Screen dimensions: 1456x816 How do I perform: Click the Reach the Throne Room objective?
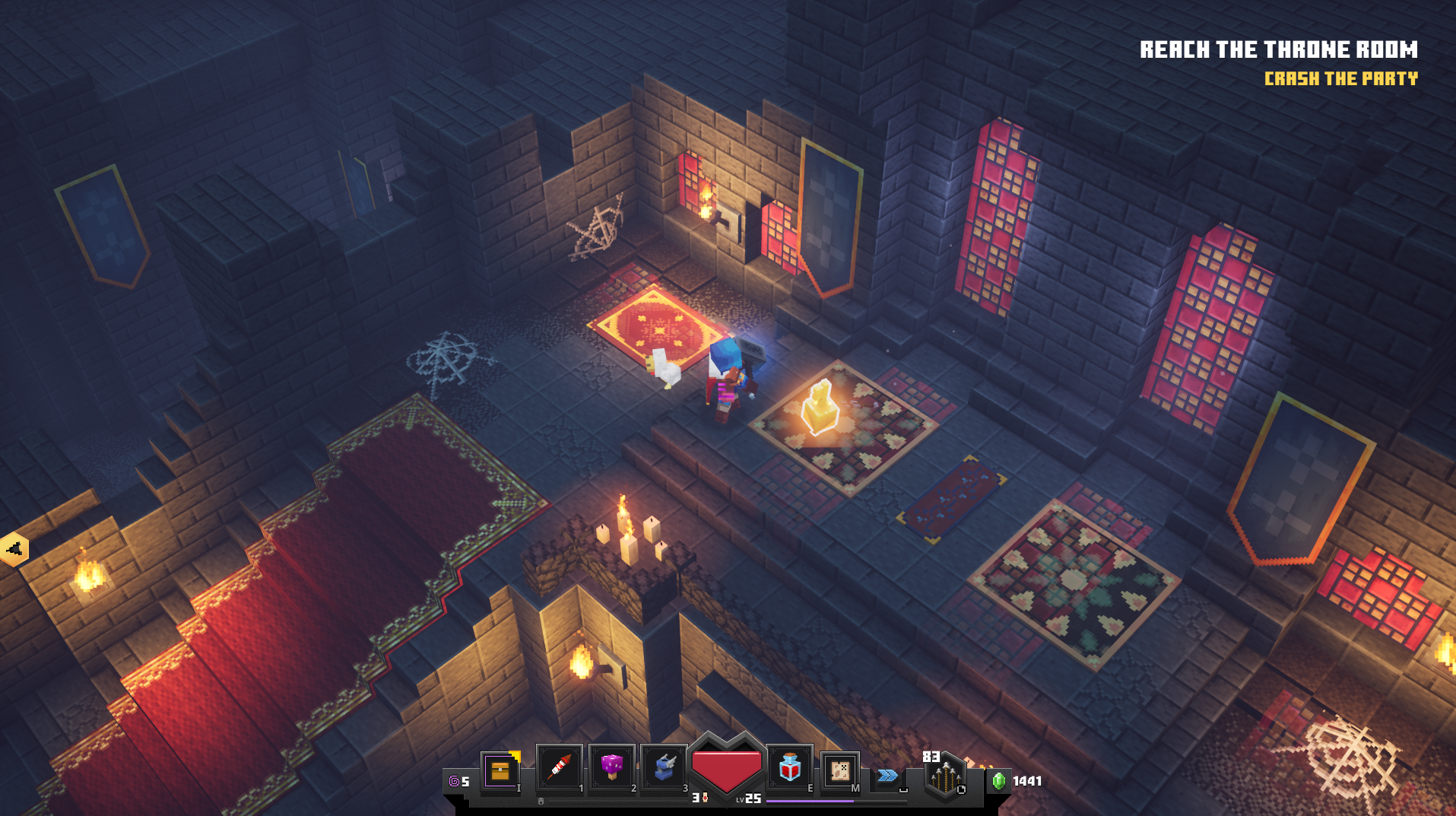[x=1278, y=50]
